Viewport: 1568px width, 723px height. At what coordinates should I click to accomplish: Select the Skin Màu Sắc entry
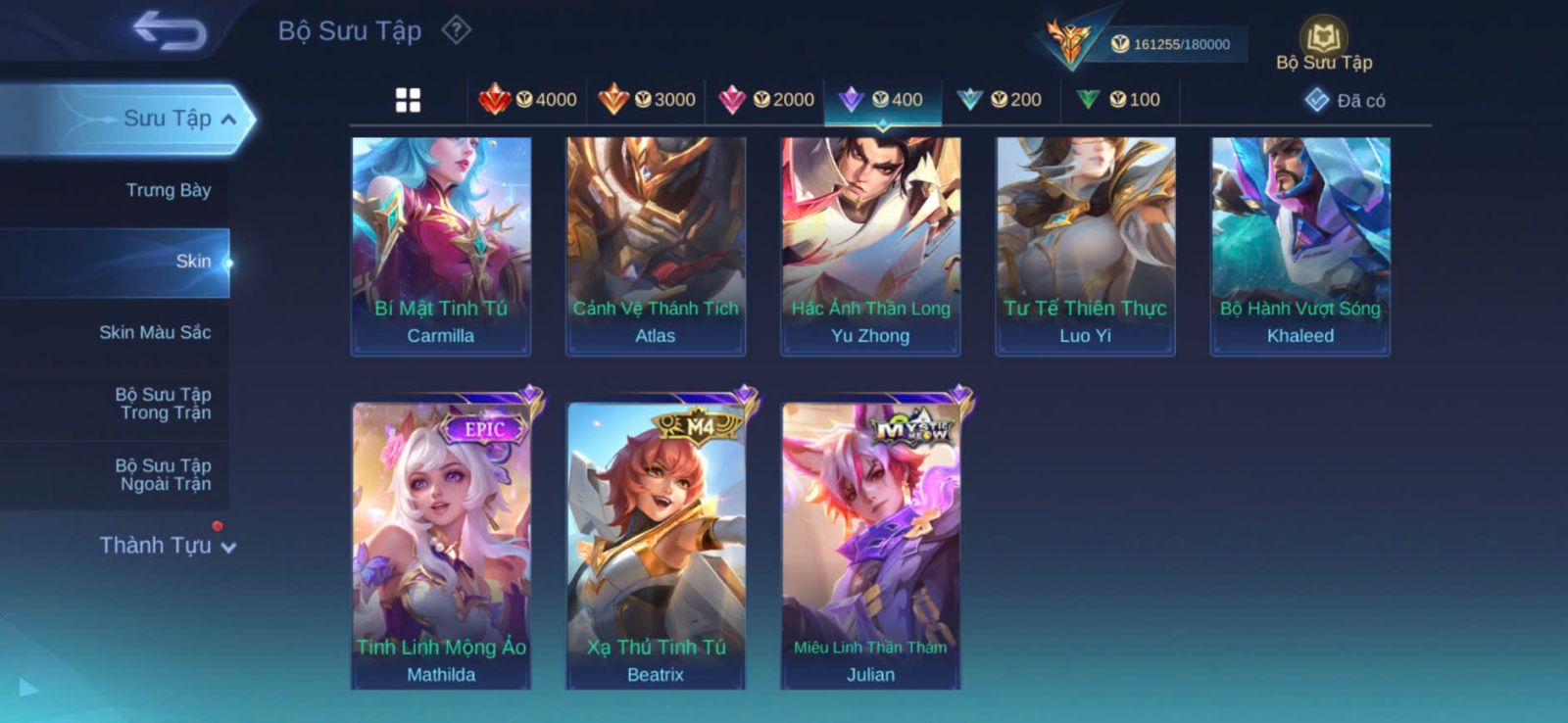155,332
